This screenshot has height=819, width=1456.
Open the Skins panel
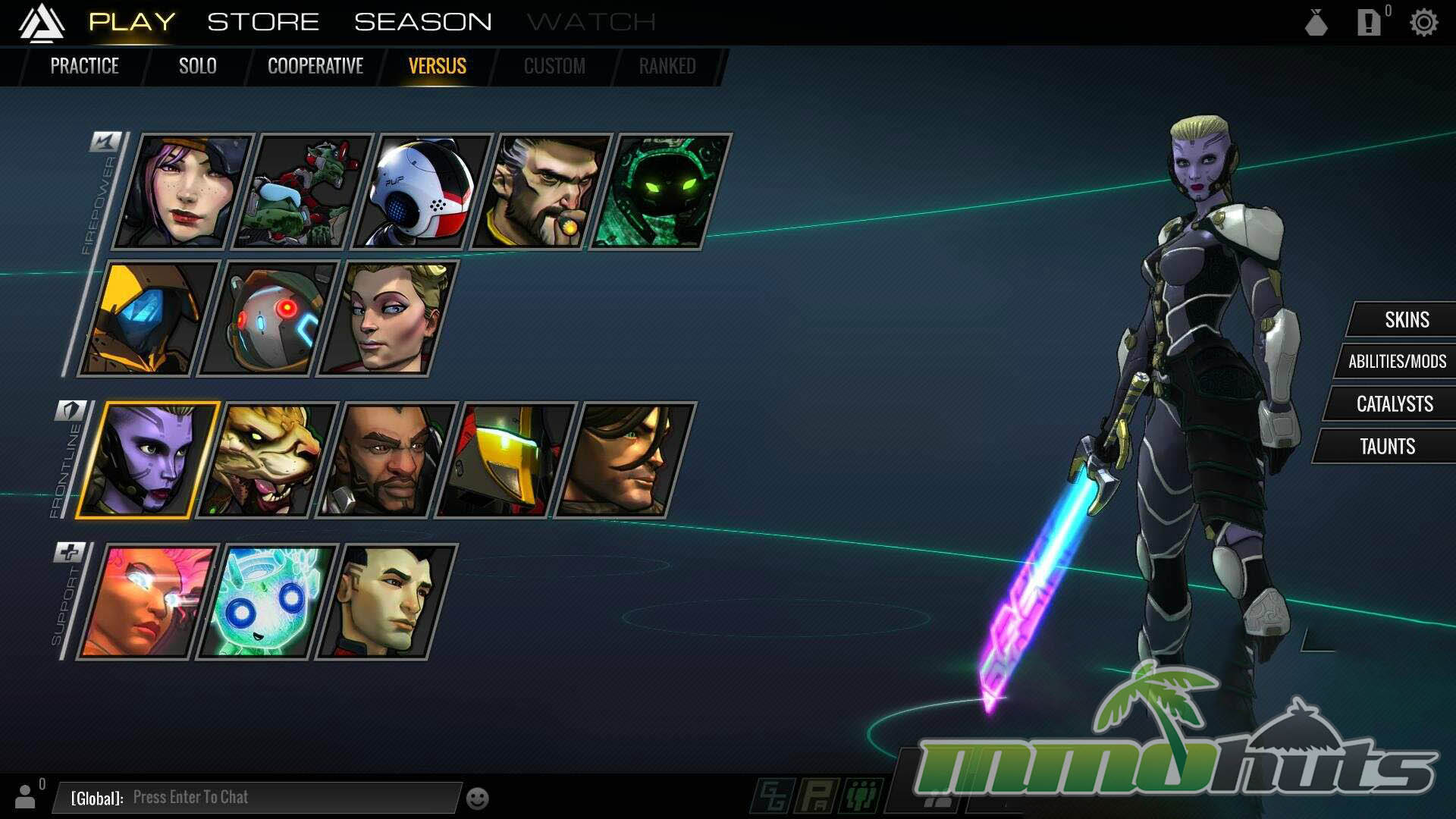[x=1406, y=319]
